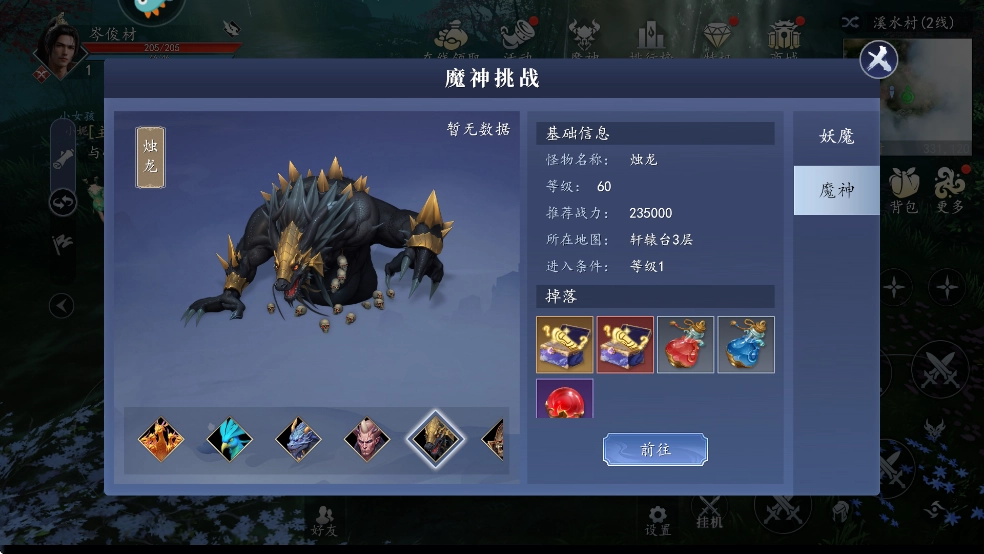
Task: Click the 前往 (Go) button
Action: 655,450
